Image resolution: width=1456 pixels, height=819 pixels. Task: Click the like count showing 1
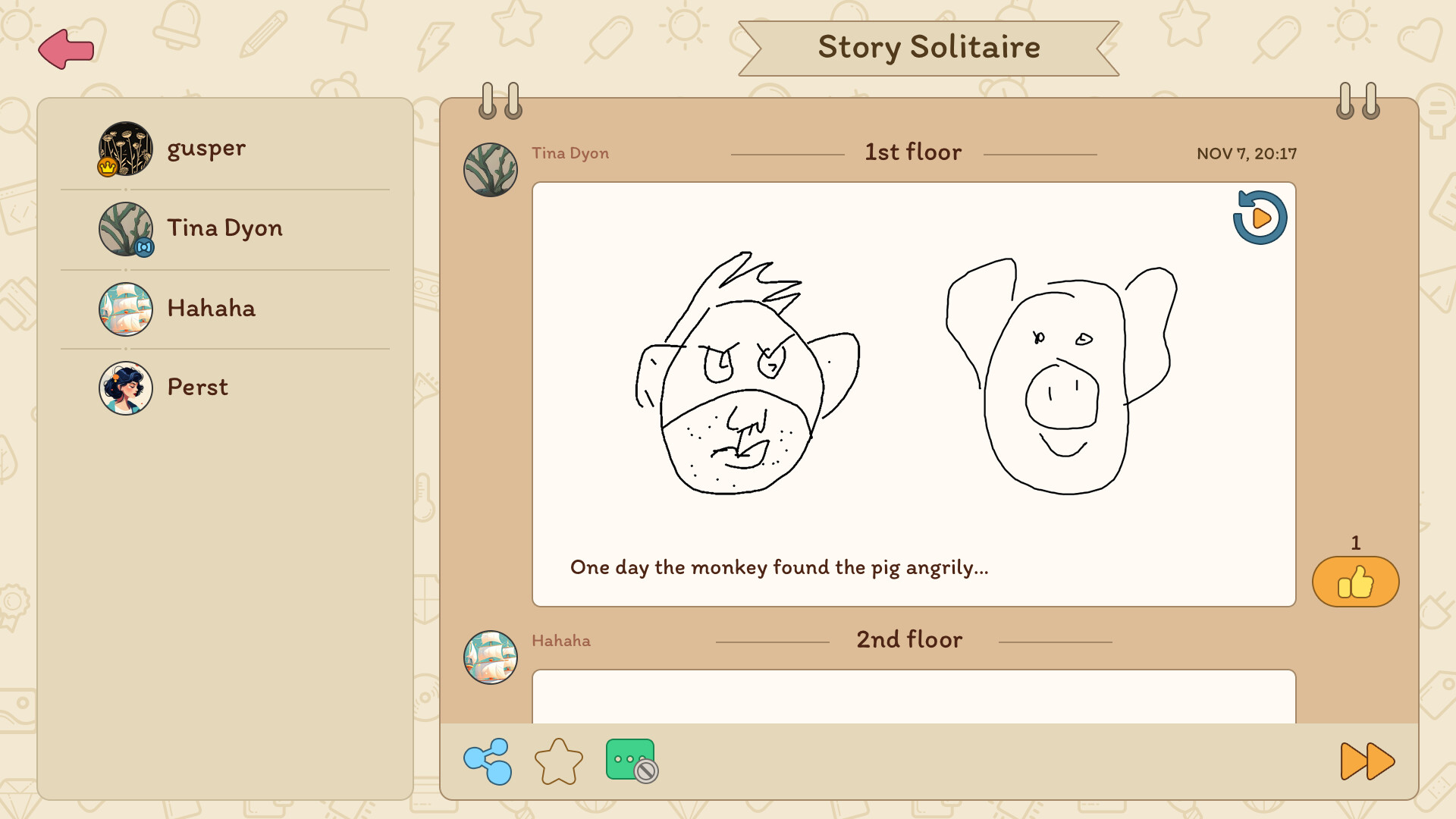1354,543
